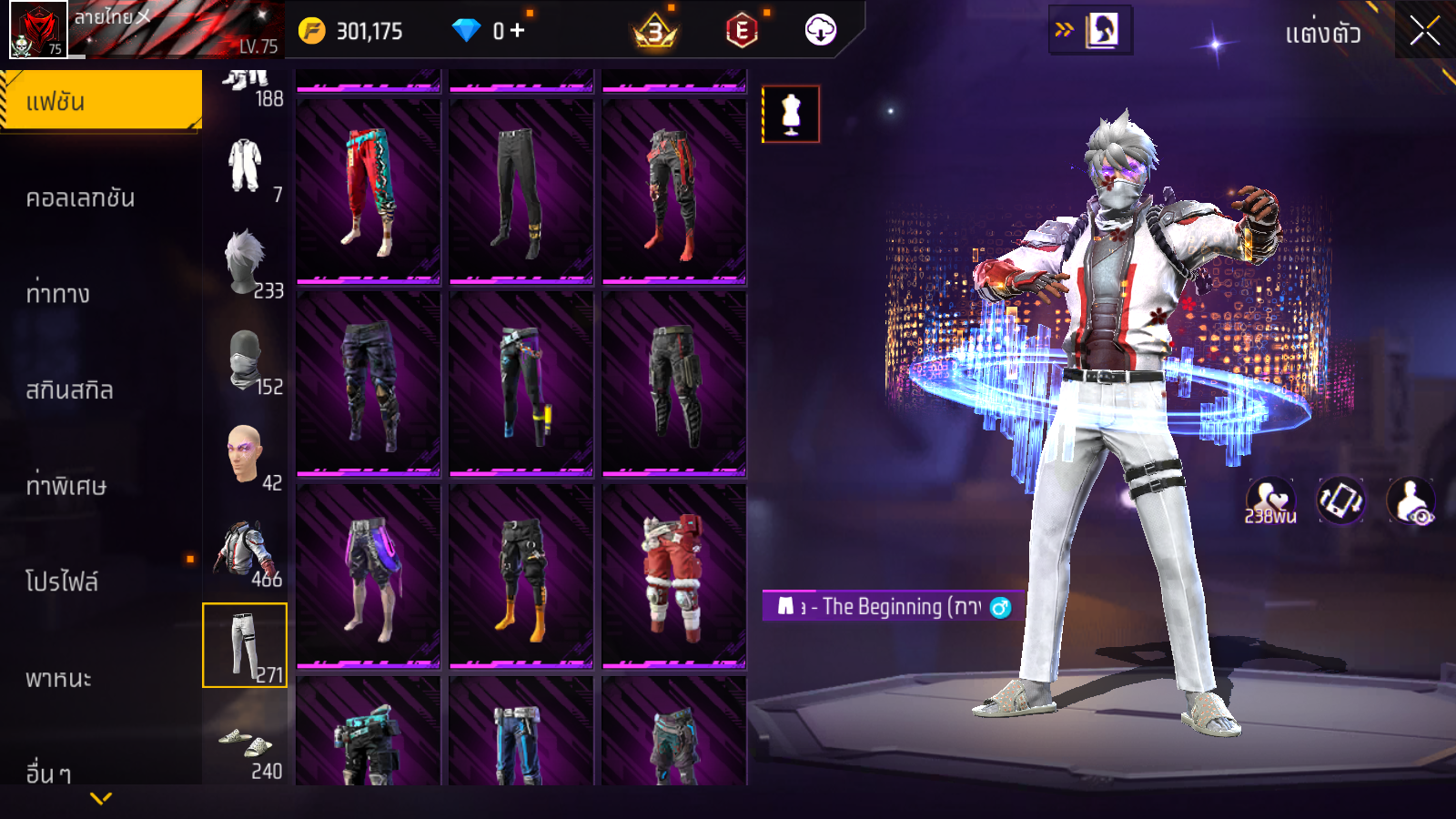Select the shoes category with 240 items
Image resolution: width=1456 pixels, height=819 pixels.
[x=245, y=744]
